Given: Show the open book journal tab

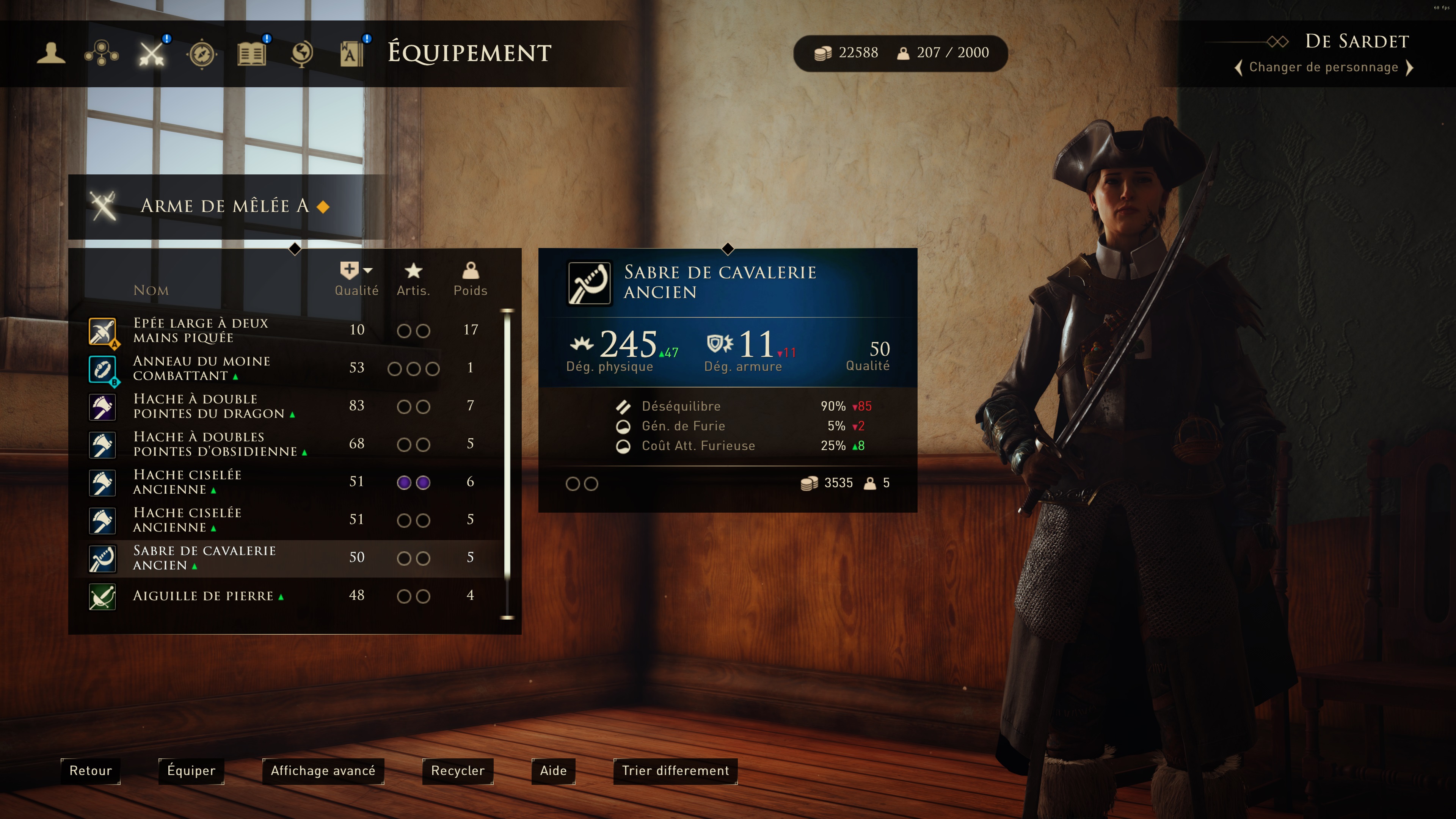Looking at the screenshot, I should click(x=251, y=54).
